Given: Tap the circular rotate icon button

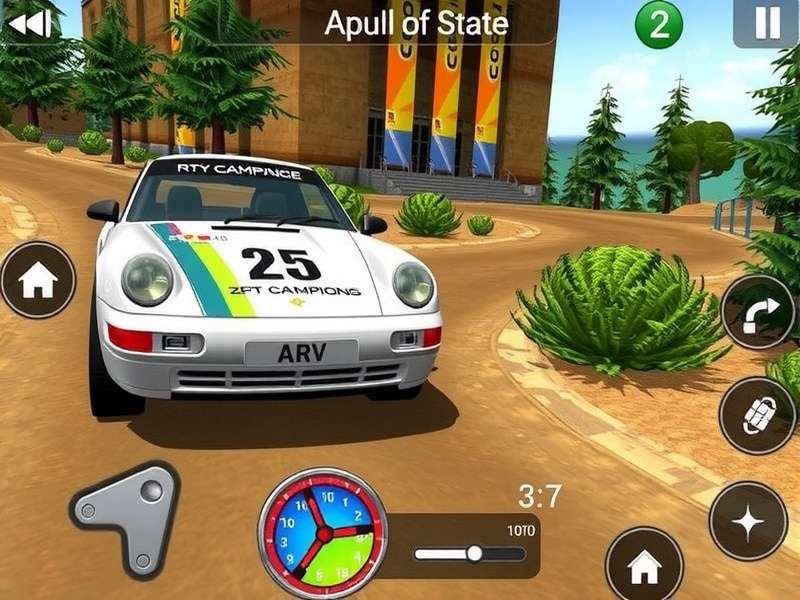Looking at the screenshot, I should tap(757, 414).
